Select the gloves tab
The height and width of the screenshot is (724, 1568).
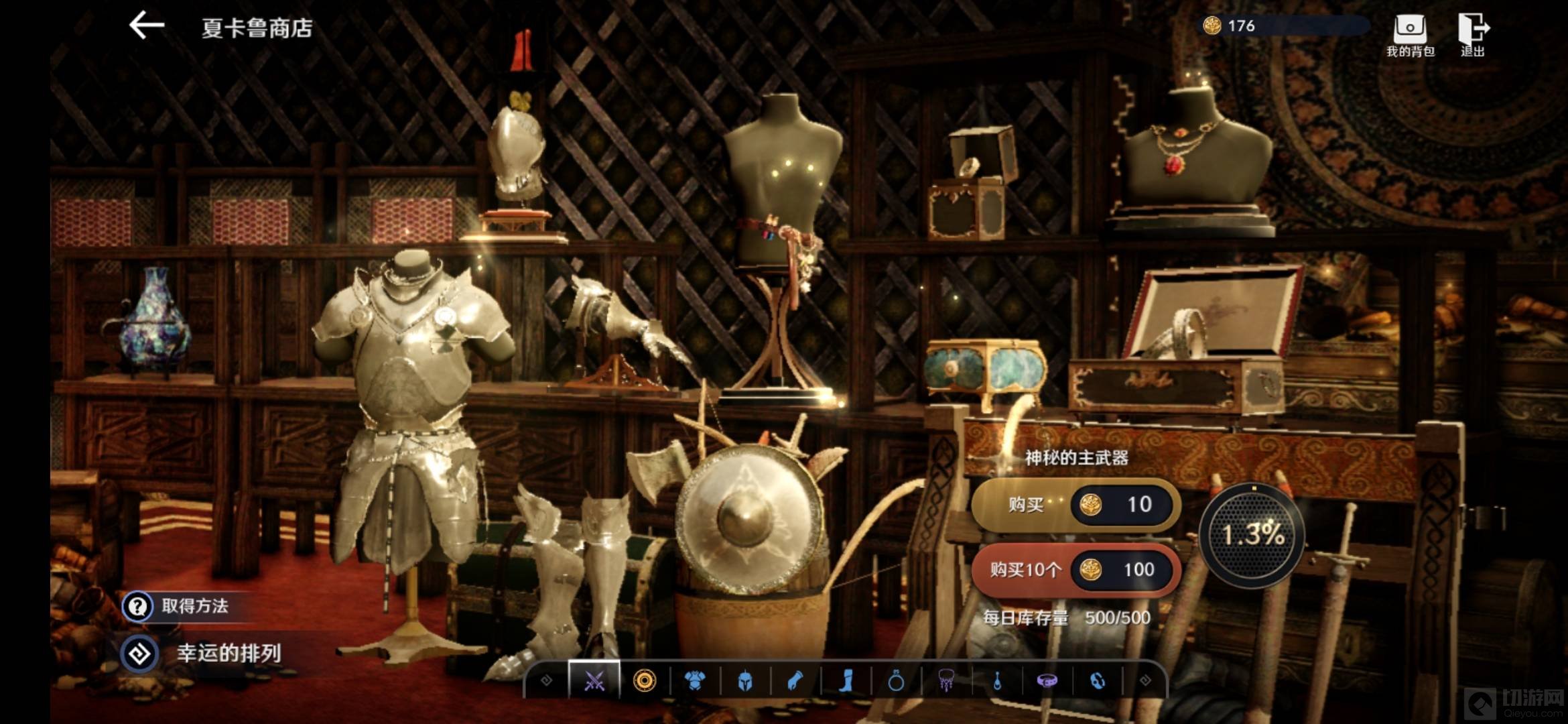point(795,681)
